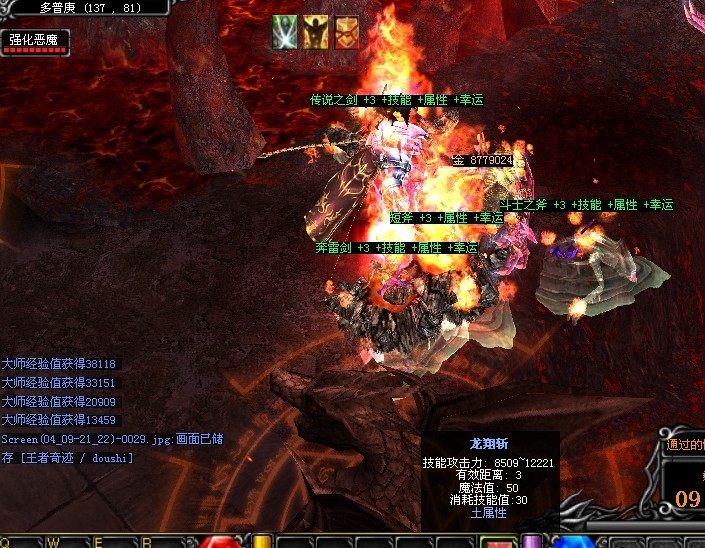Click the orange shield buff icon

coord(346,33)
